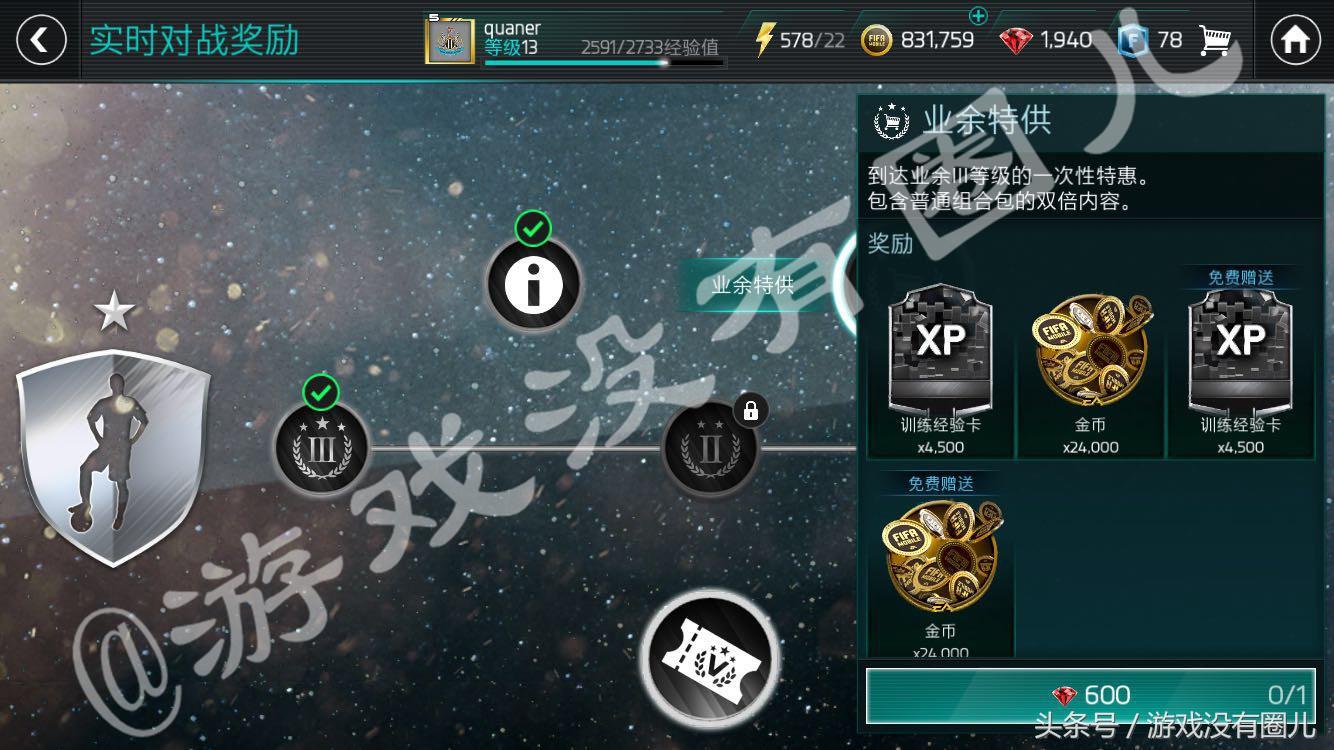The image size is (1334, 750).
Task: Tap the 金币 x24,000 coin reward pile
Action: pyautogui.click(x=1090, y=350)
